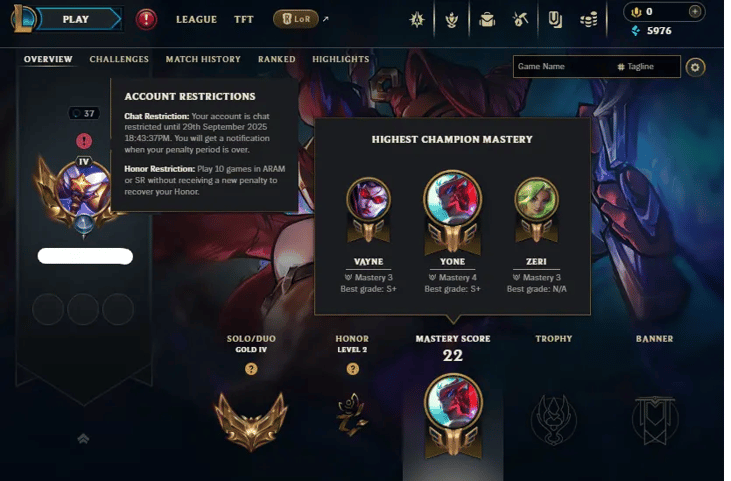Add RP with the plus button
731x481 pixels.
tap(696, 12)
